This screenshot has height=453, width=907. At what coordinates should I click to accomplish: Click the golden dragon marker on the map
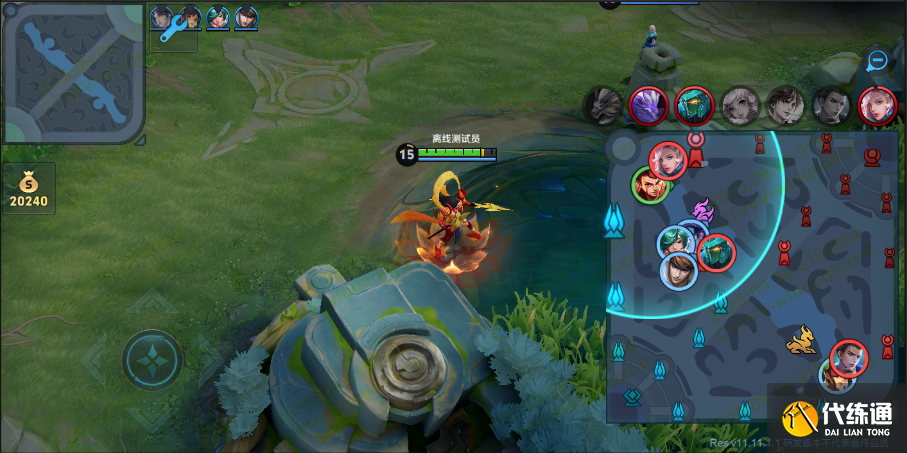(x=802, y=343)
